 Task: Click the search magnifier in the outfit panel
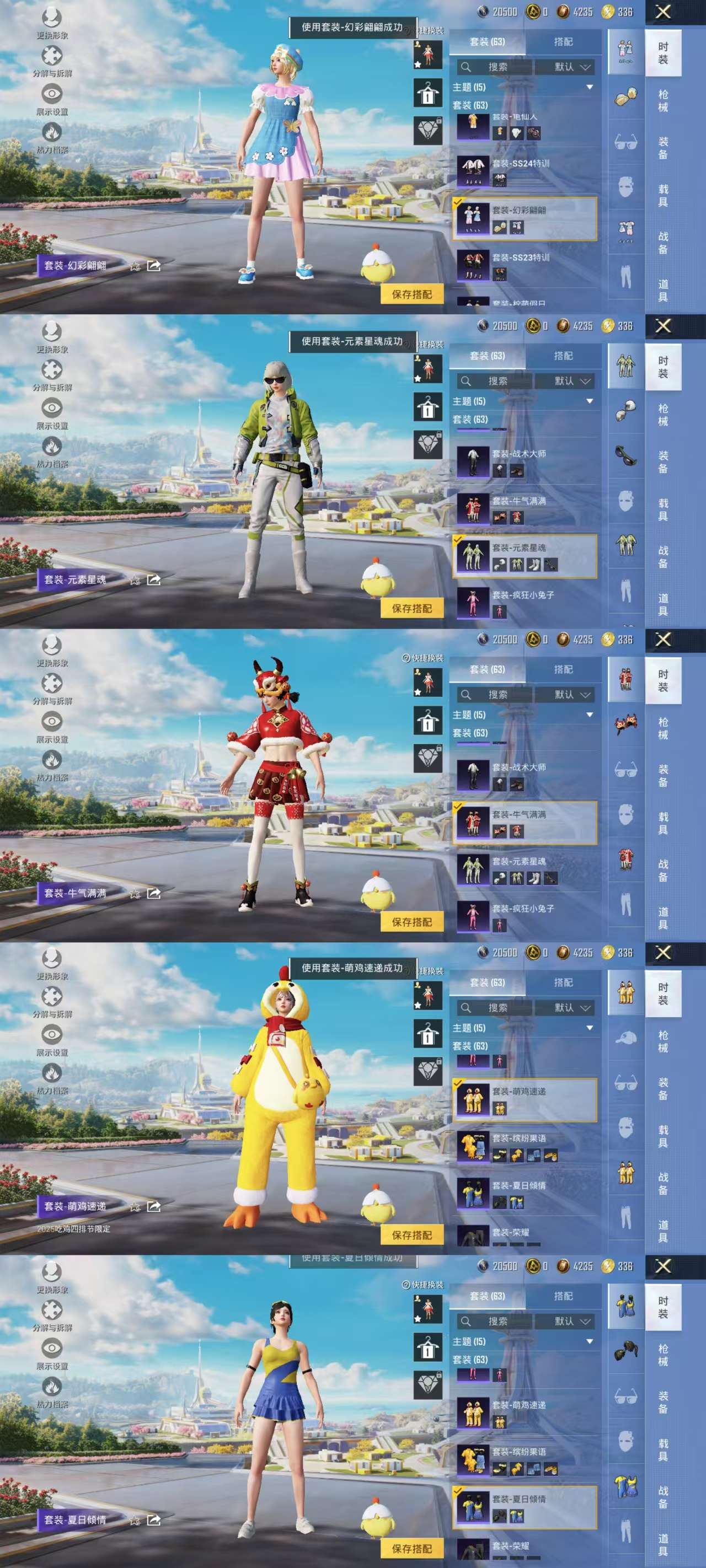point(466,67)
